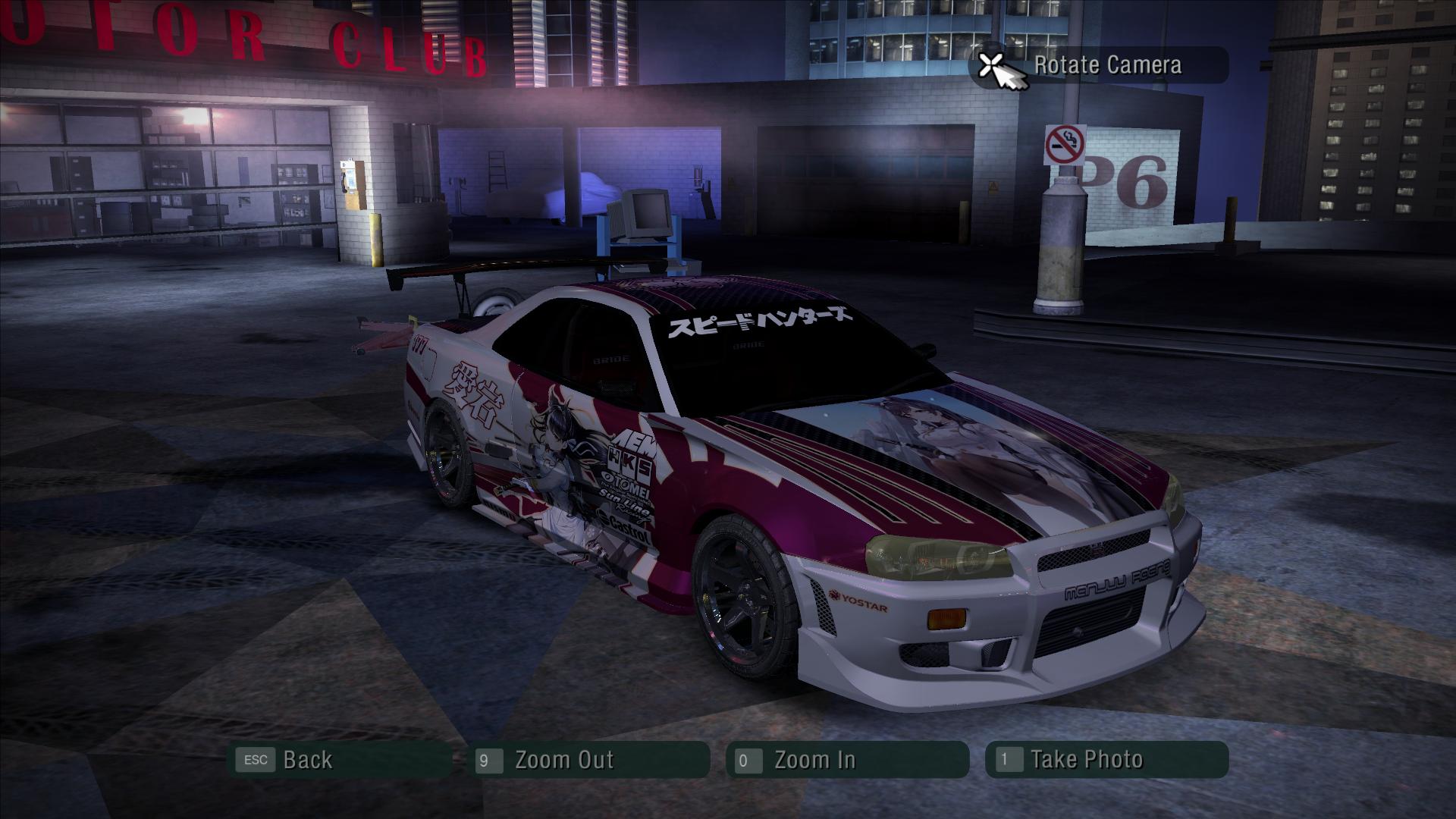Screen dimensions: 1456x819
Task: Click the Back button
Action: pos(307,760)
